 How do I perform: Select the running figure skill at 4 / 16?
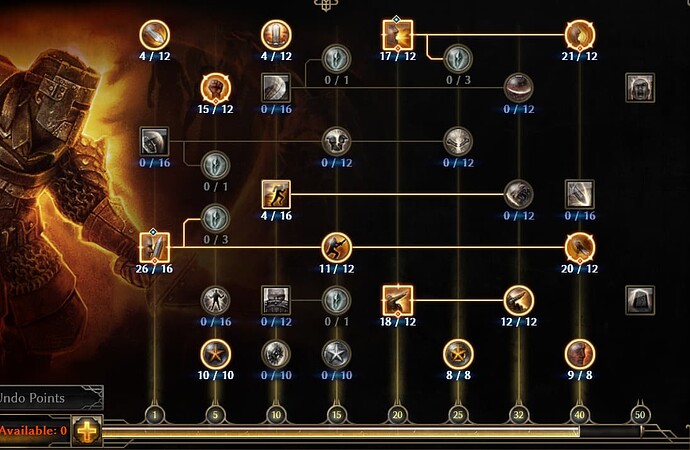click(x=276, y=193)
